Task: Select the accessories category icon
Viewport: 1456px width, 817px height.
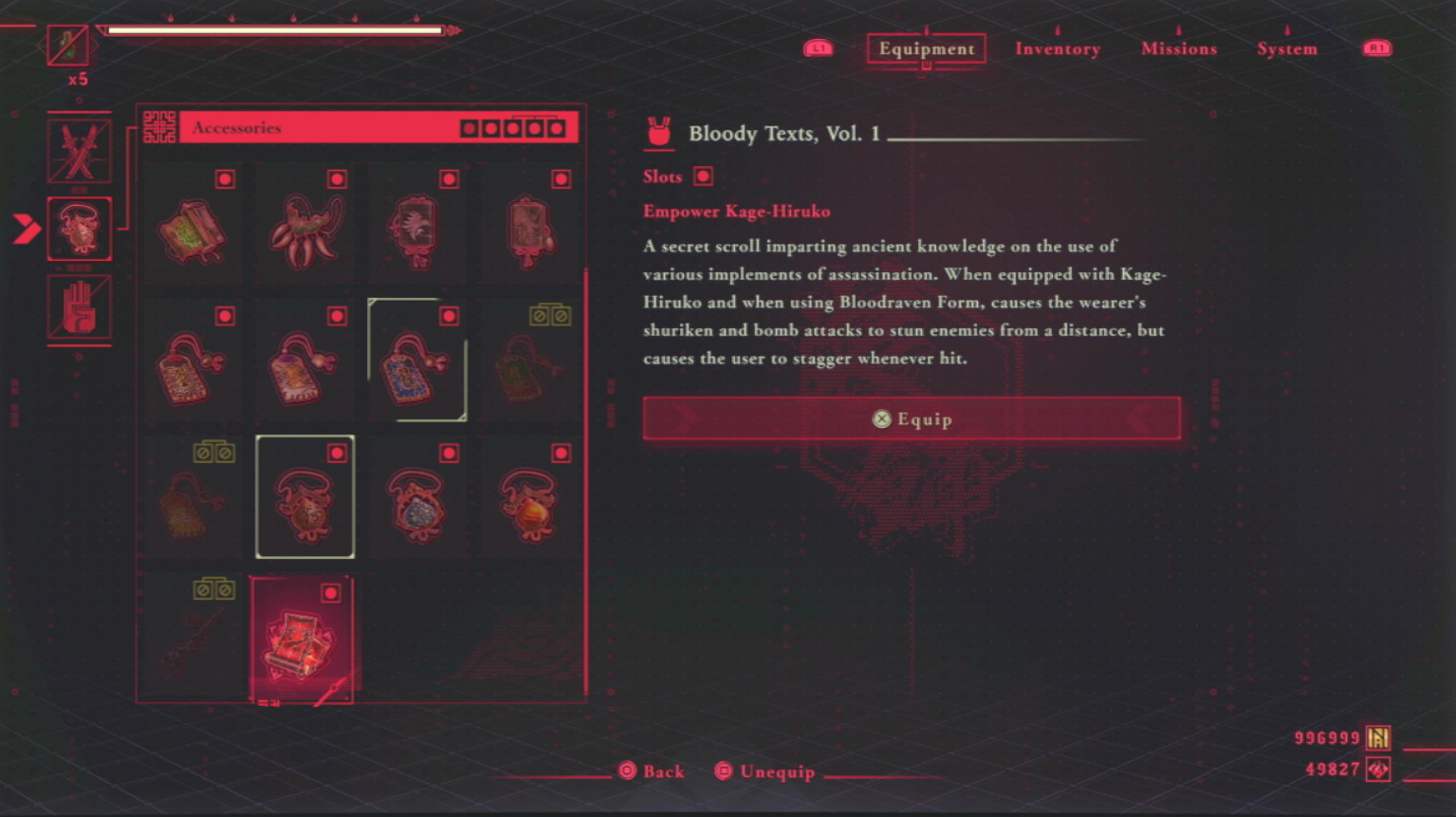Action: pos(79,229)
